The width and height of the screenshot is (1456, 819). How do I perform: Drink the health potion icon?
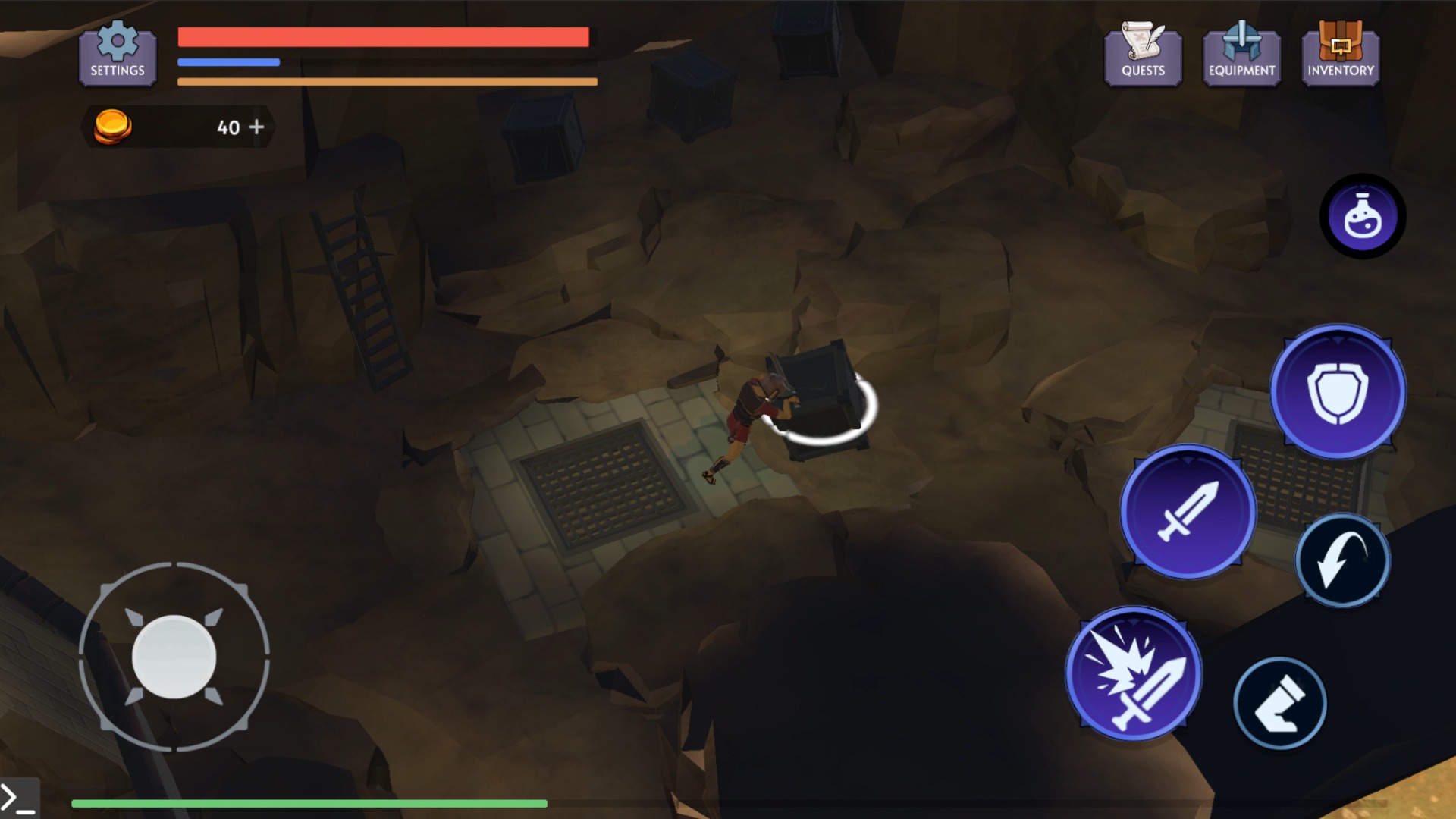coord(1363,216)
